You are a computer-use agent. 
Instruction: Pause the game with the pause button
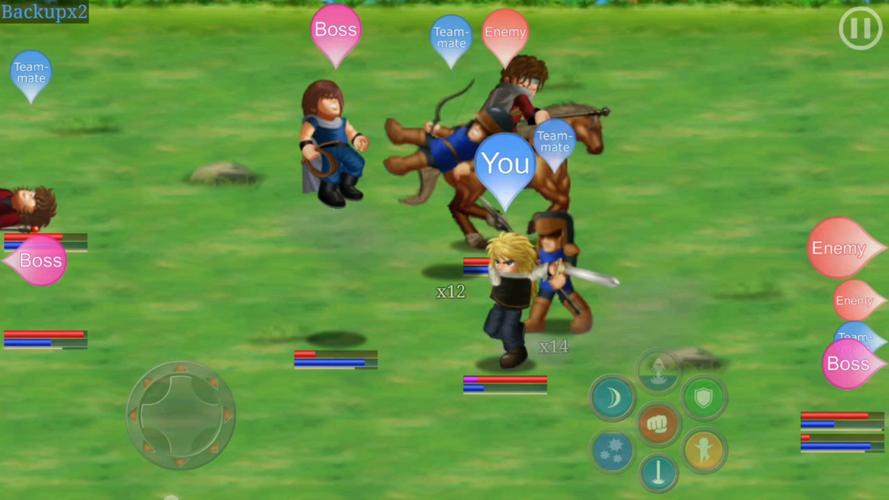tap(859, 30)
